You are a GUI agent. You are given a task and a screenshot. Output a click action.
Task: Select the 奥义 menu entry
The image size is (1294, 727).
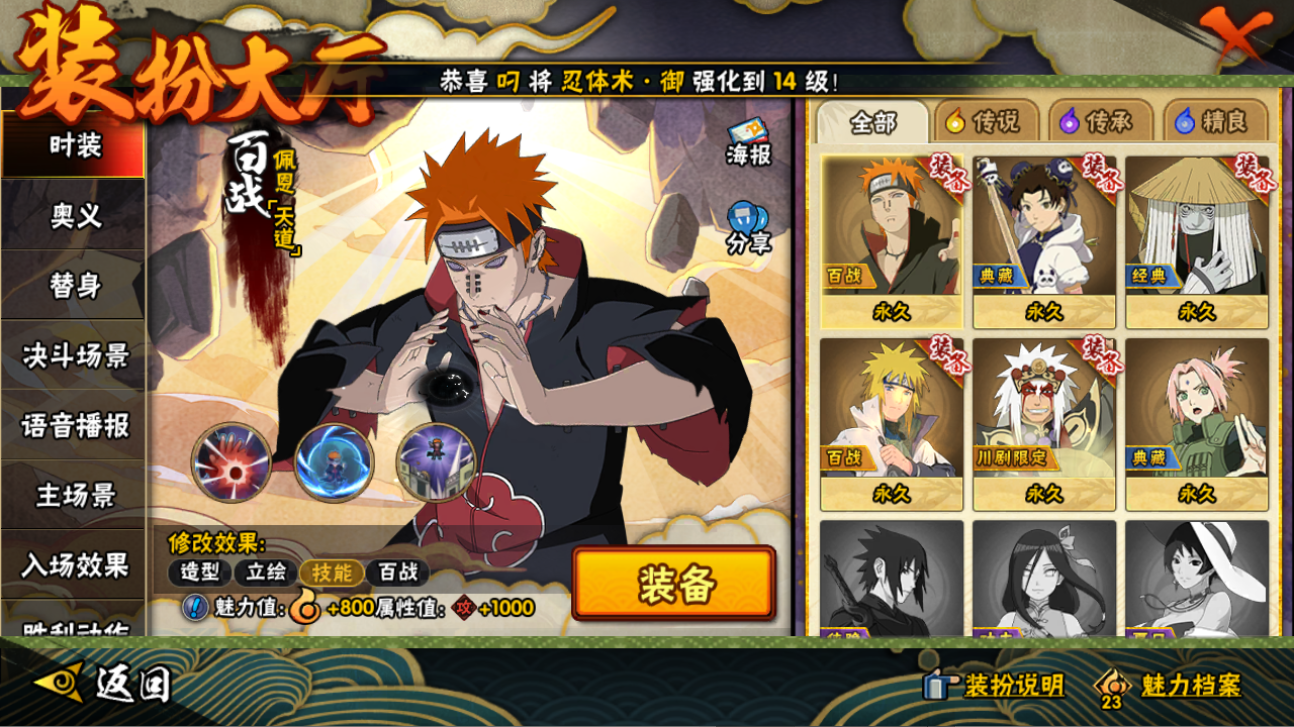point(75,215)
